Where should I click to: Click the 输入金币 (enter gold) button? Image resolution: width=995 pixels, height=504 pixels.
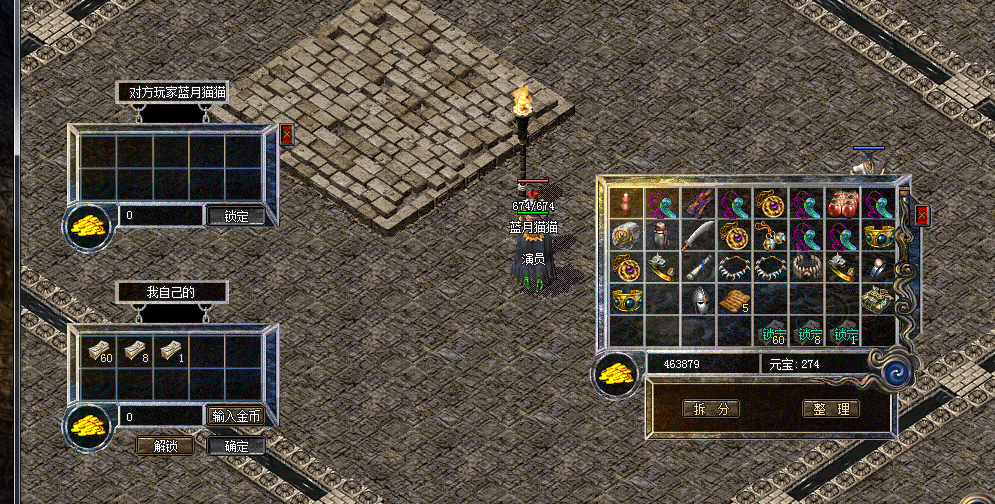tap(236, 415)
